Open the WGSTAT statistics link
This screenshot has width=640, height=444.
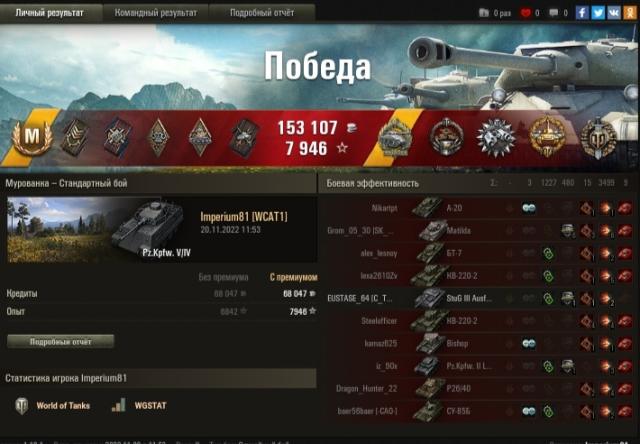142,406
